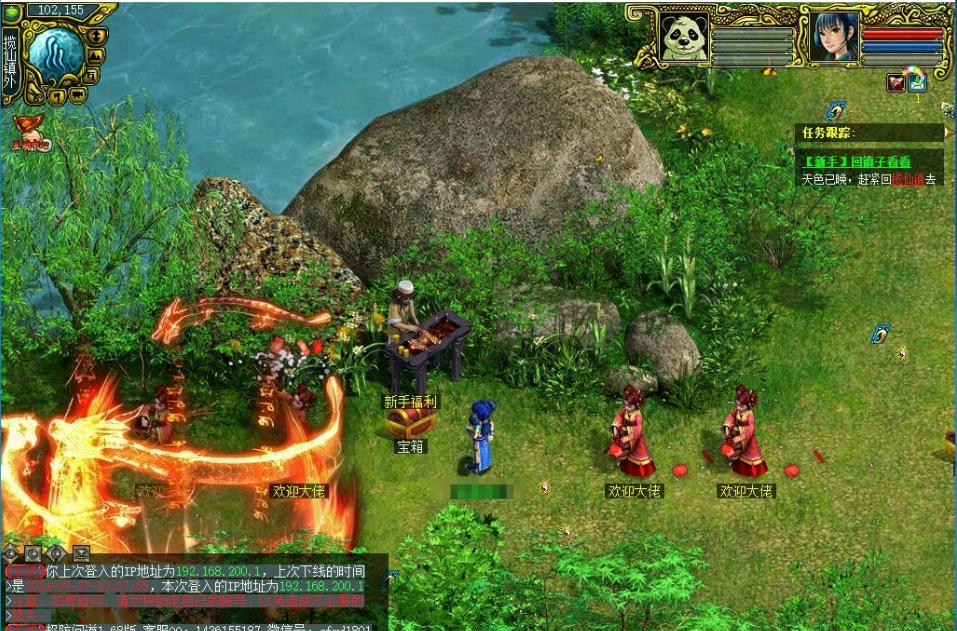Click the red heart icon beside mail
Image resolution: width=957 pixels, height=631 pixels.
(x=896, y=82)
